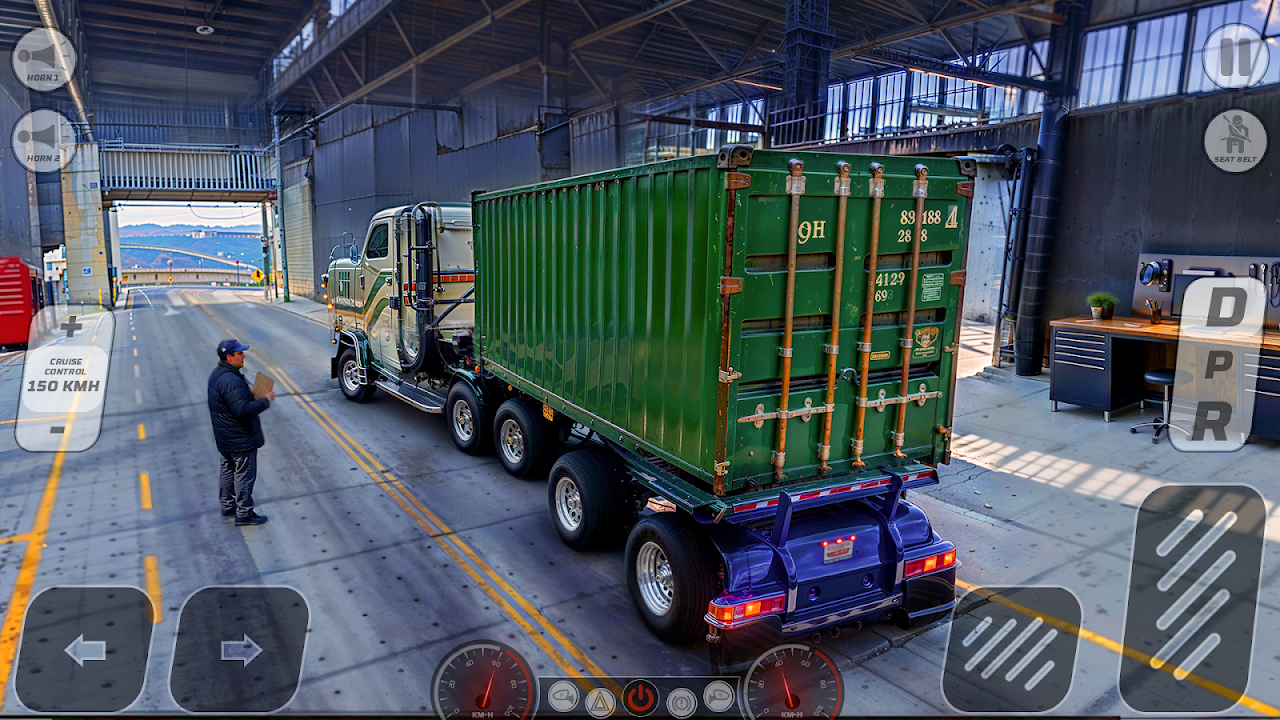Shift gear selector to P

pyautogui.click(x=1218, y=365)
